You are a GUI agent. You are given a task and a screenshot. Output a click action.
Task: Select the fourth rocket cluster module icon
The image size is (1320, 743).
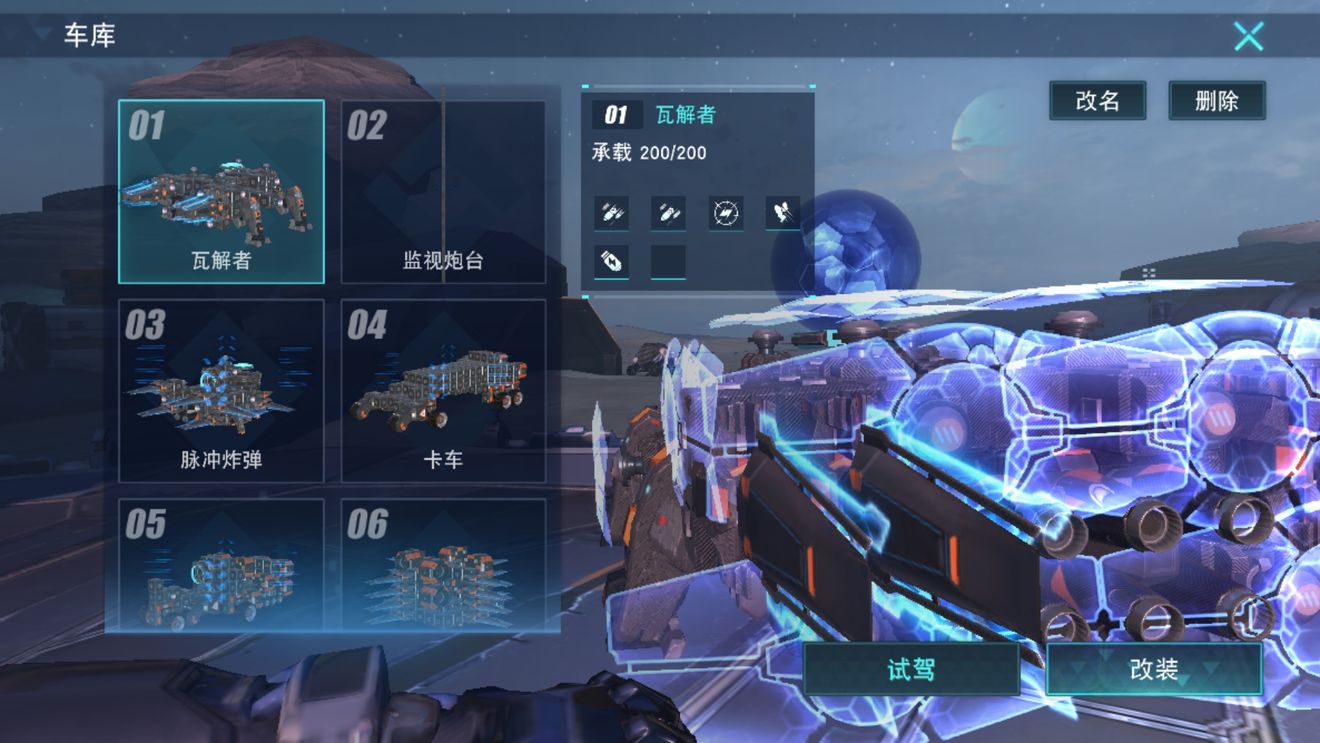pos(782,212)
